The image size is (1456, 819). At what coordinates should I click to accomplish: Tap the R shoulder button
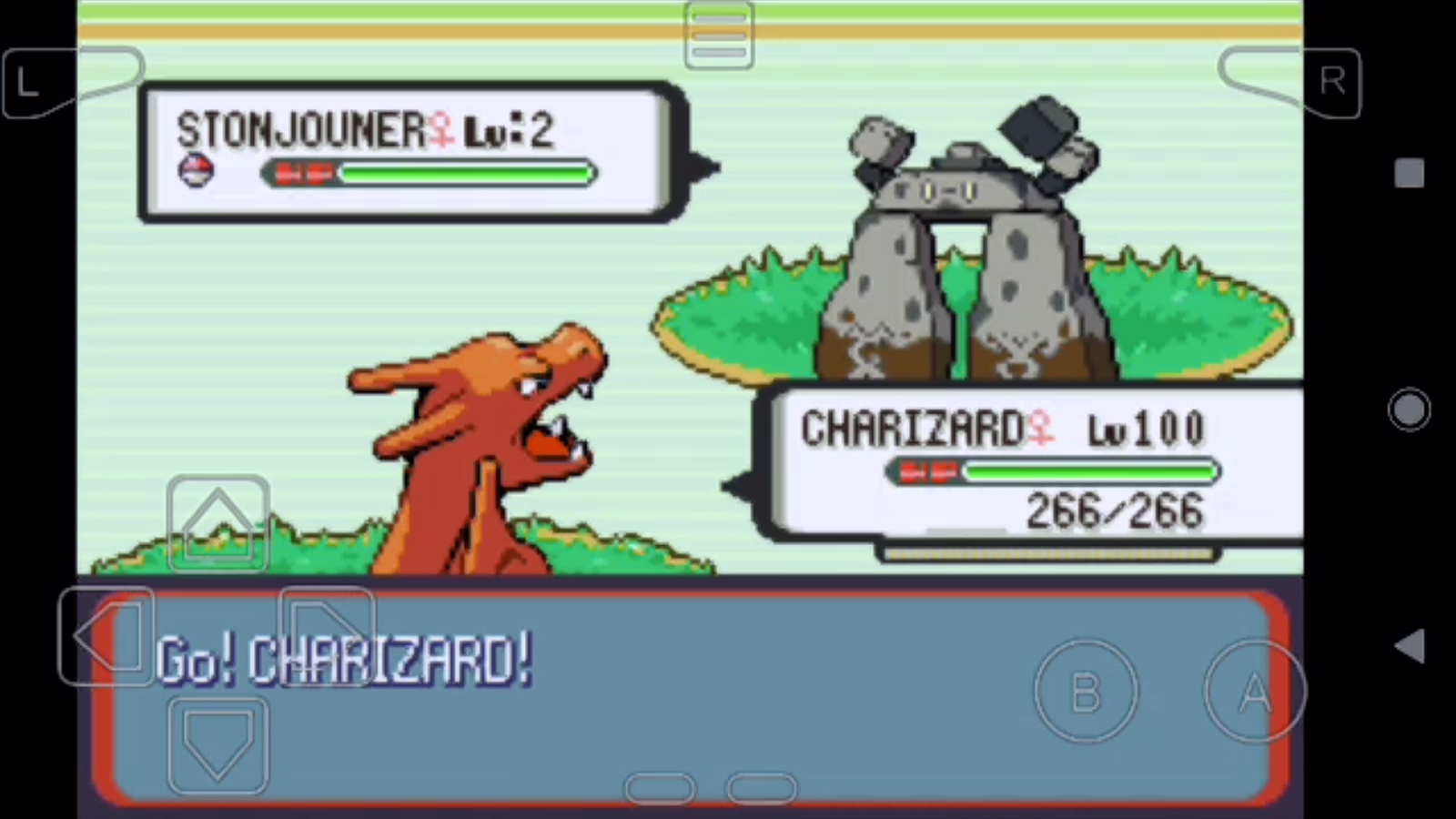tap(1332, 82)
